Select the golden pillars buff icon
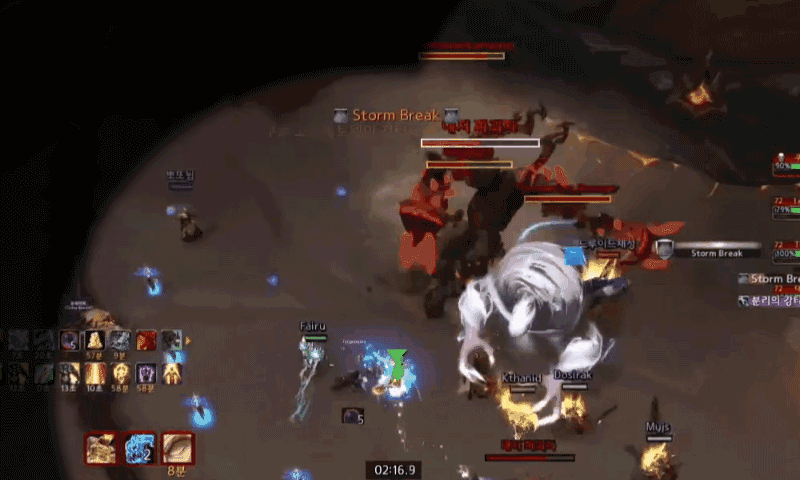The image size is (800, 480). pyautogui.click(x=95, y=373)
